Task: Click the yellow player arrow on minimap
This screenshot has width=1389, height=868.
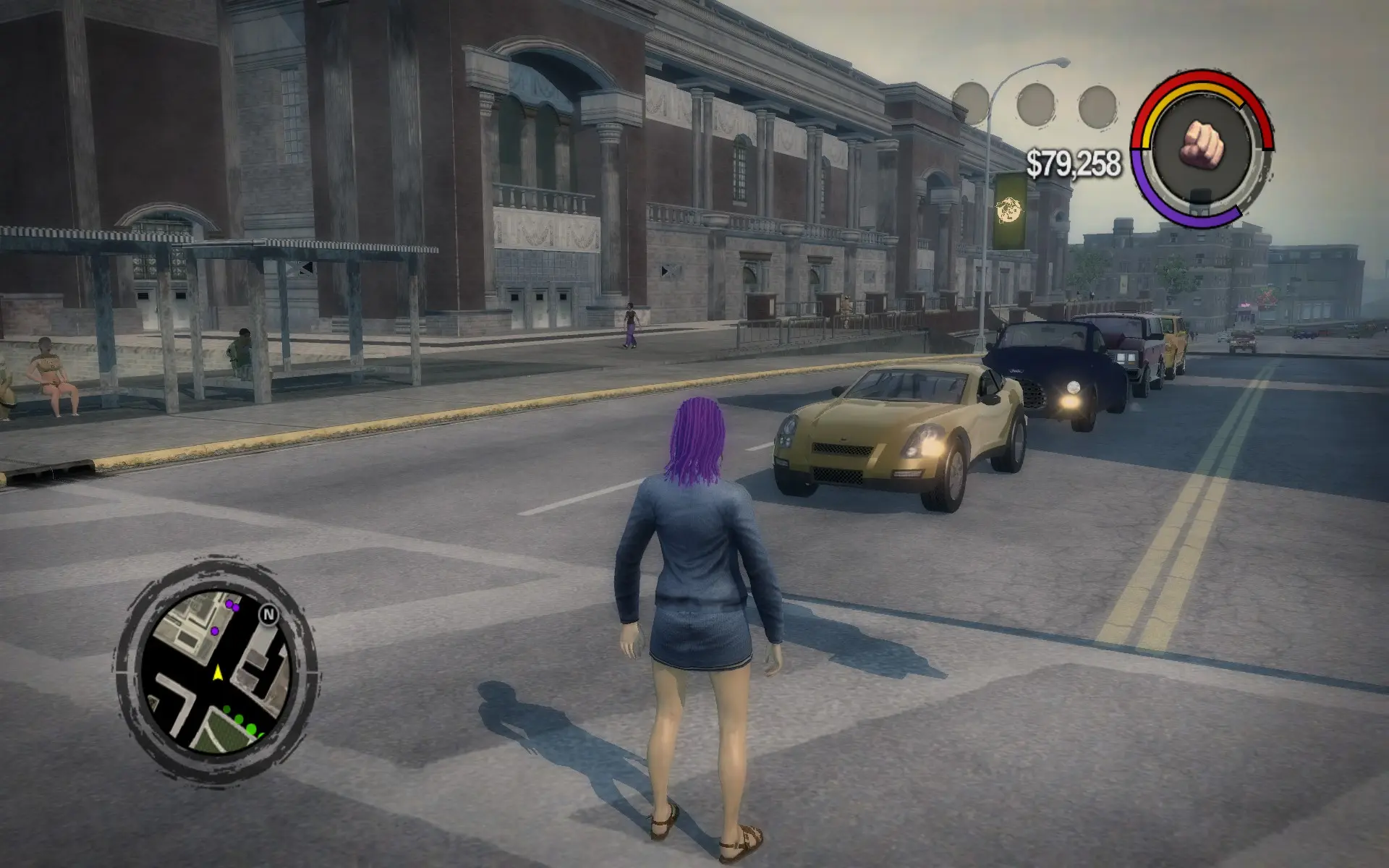Action: tap(218, 673)
